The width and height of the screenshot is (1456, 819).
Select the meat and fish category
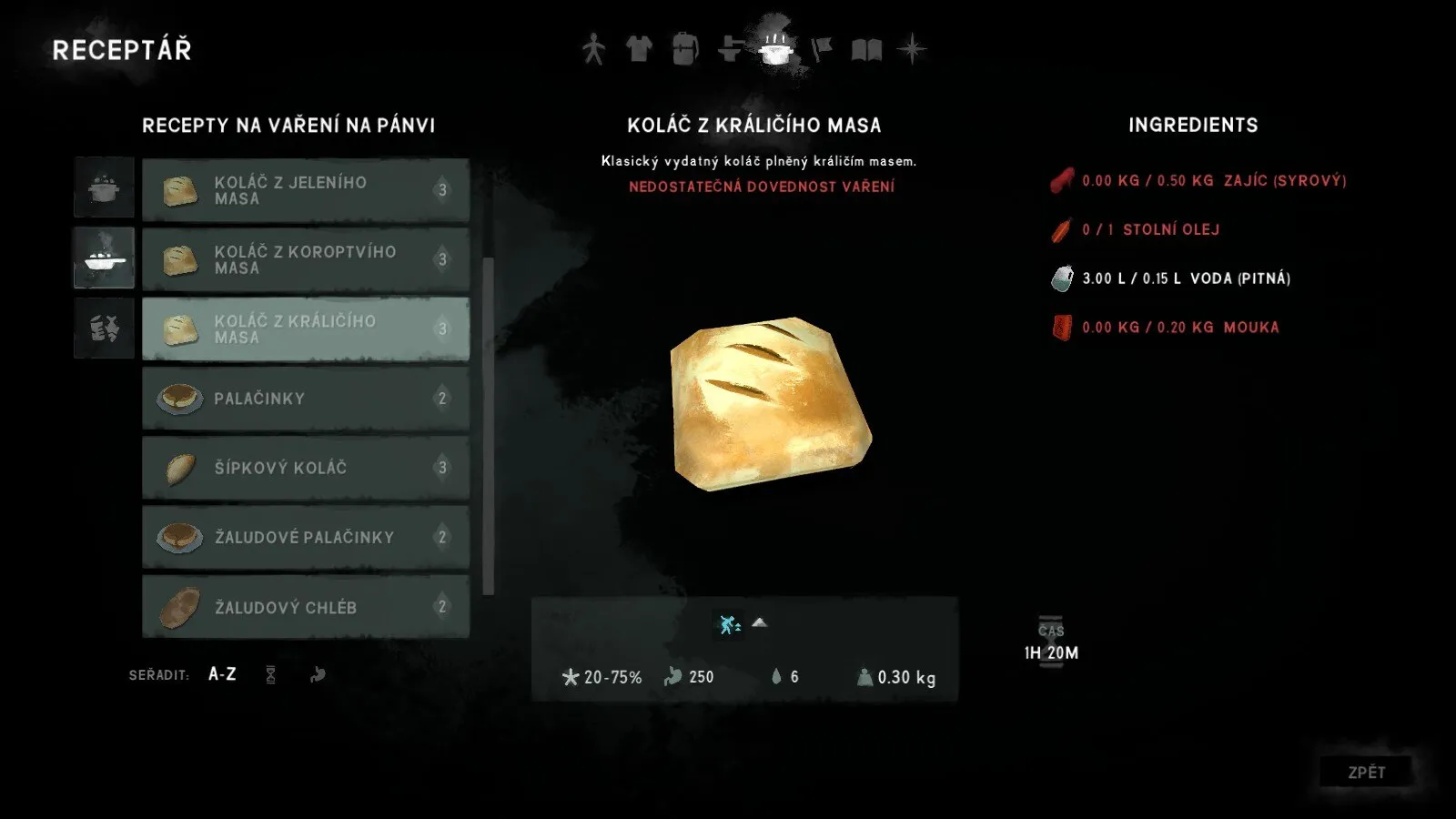(x=103, y=328)
